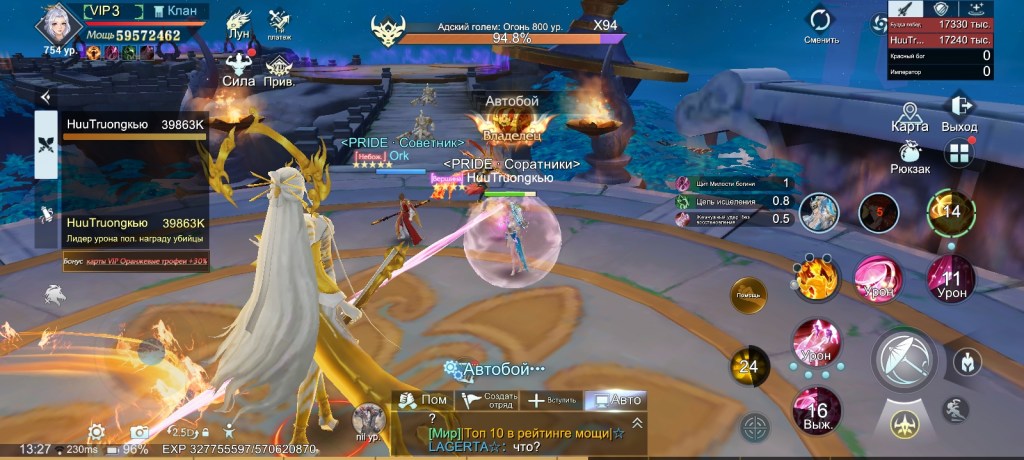Collapse the damage ranking panel arrow
Screen dimensions: 1024x460
pyautogui.click(x=45, y=97)
